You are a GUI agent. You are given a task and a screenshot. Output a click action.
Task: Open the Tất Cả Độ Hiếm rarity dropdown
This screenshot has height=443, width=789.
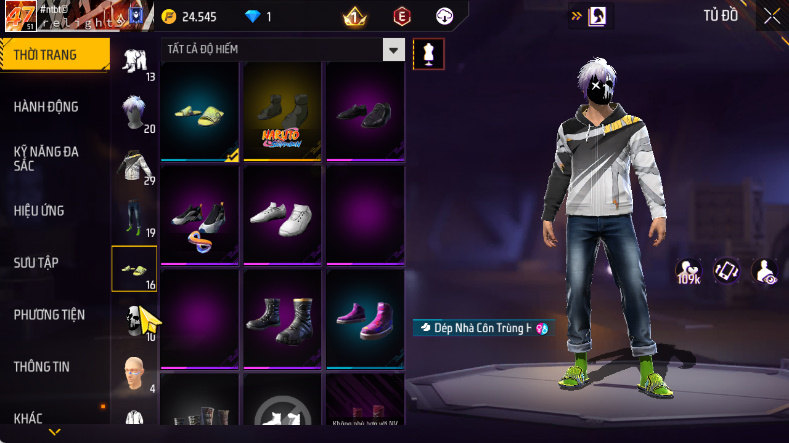(394, 50)
